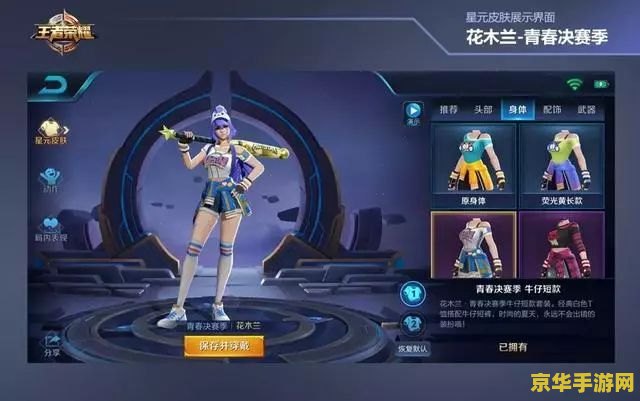Show the 武器 weapon tab
This screenshot has width=640, height=401.
coord(587,109)
